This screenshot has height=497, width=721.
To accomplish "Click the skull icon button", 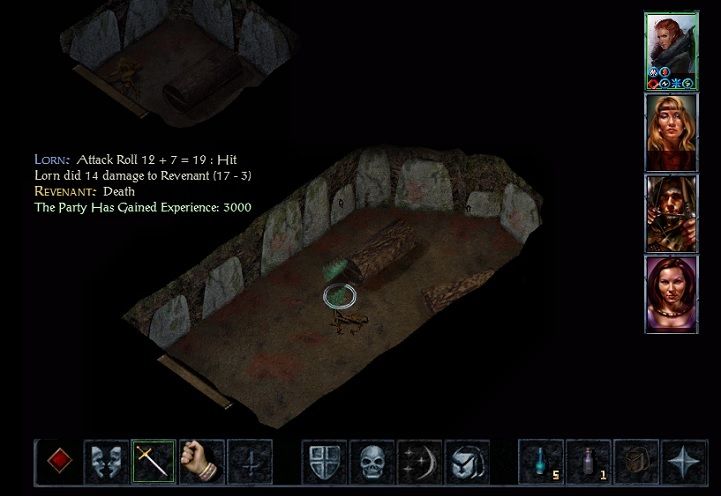I will pos(373,462).
